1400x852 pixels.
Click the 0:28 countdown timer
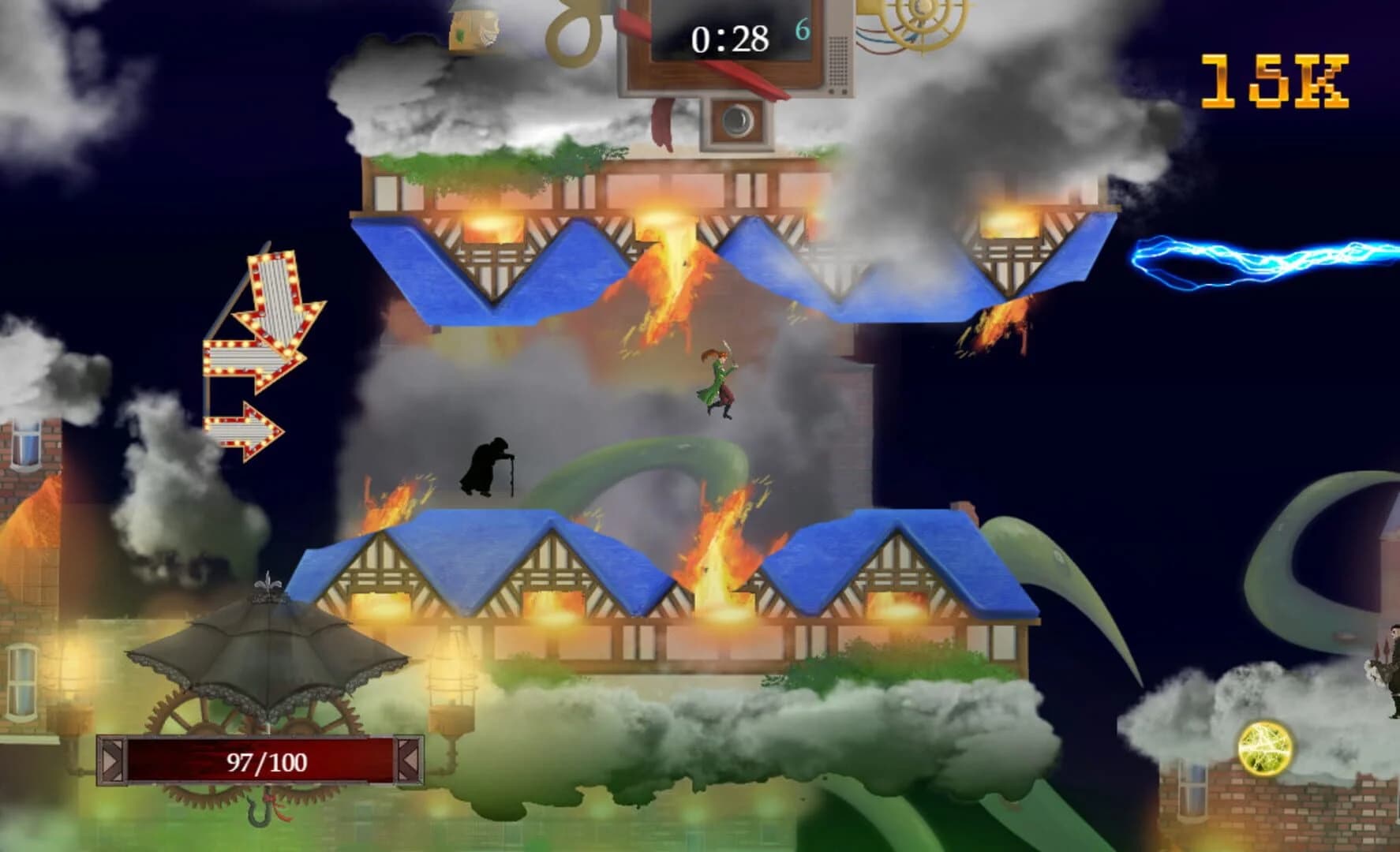pos(730,35)
